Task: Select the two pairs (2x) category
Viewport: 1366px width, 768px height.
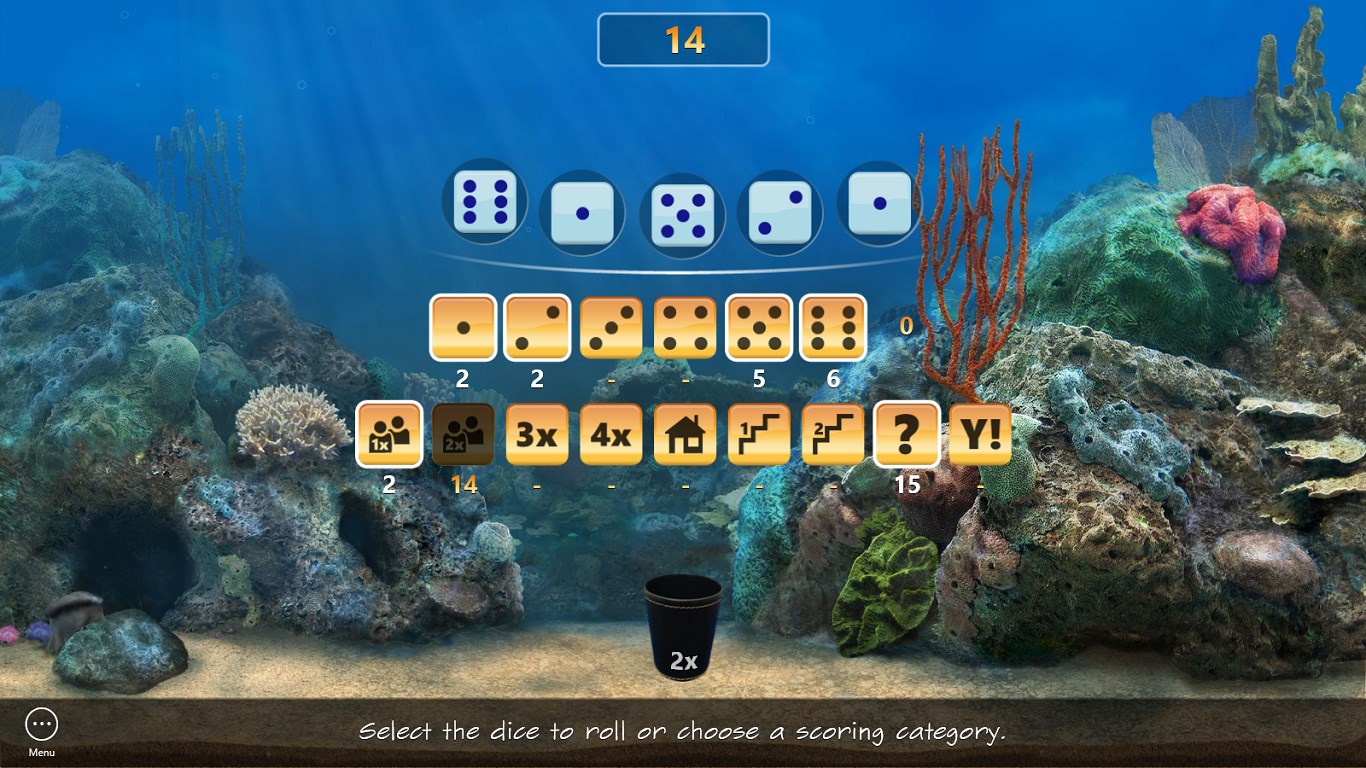Action: point(463,434)
